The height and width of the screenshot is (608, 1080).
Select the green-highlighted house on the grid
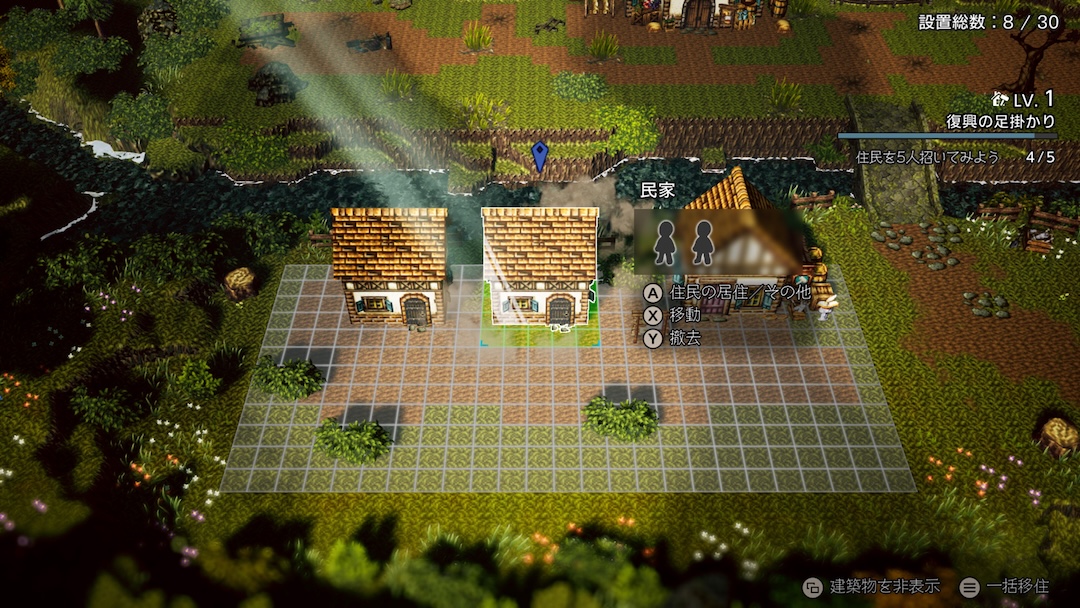(540, 268)
